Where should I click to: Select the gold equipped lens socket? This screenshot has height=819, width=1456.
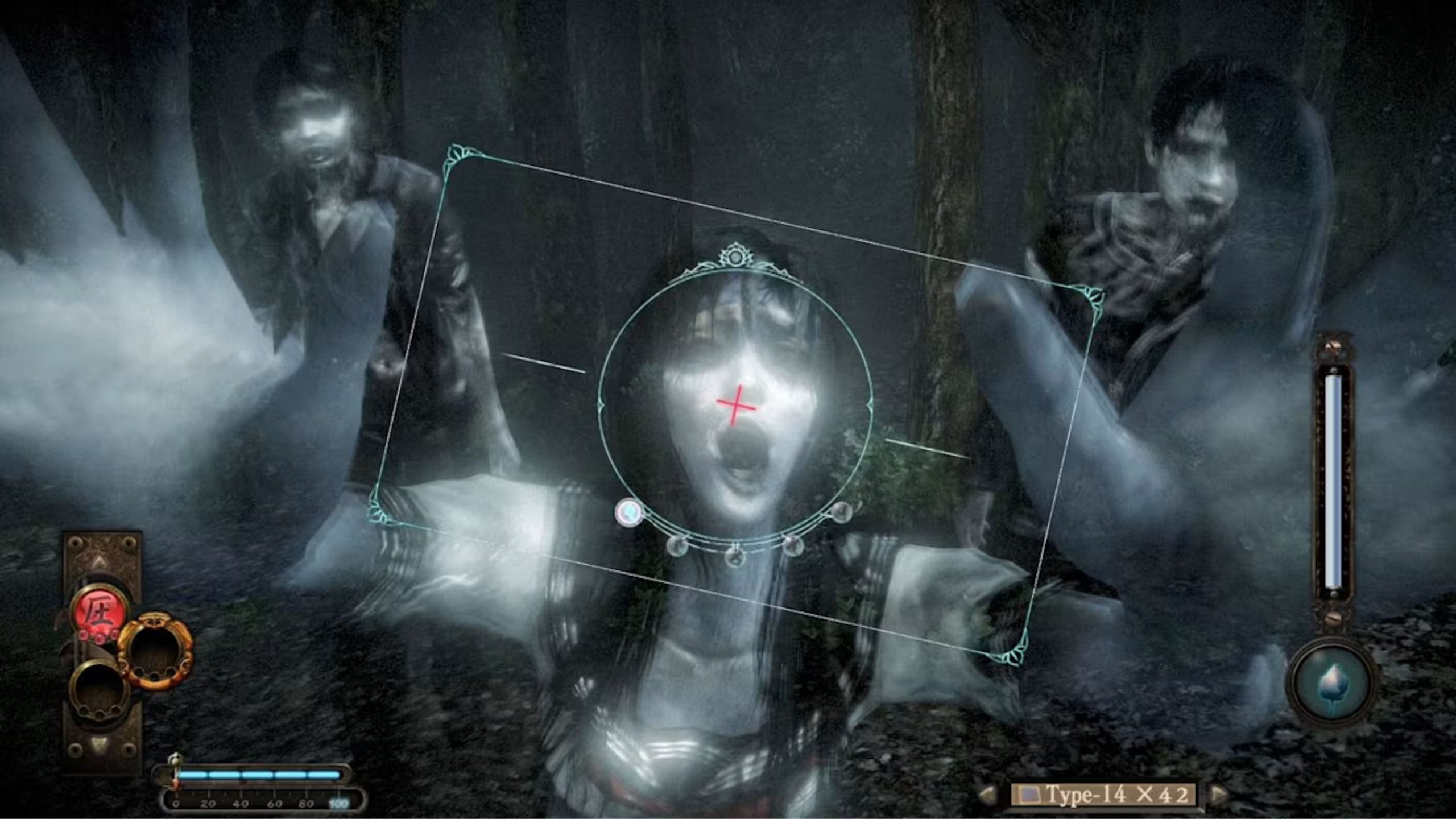(154, 651)
